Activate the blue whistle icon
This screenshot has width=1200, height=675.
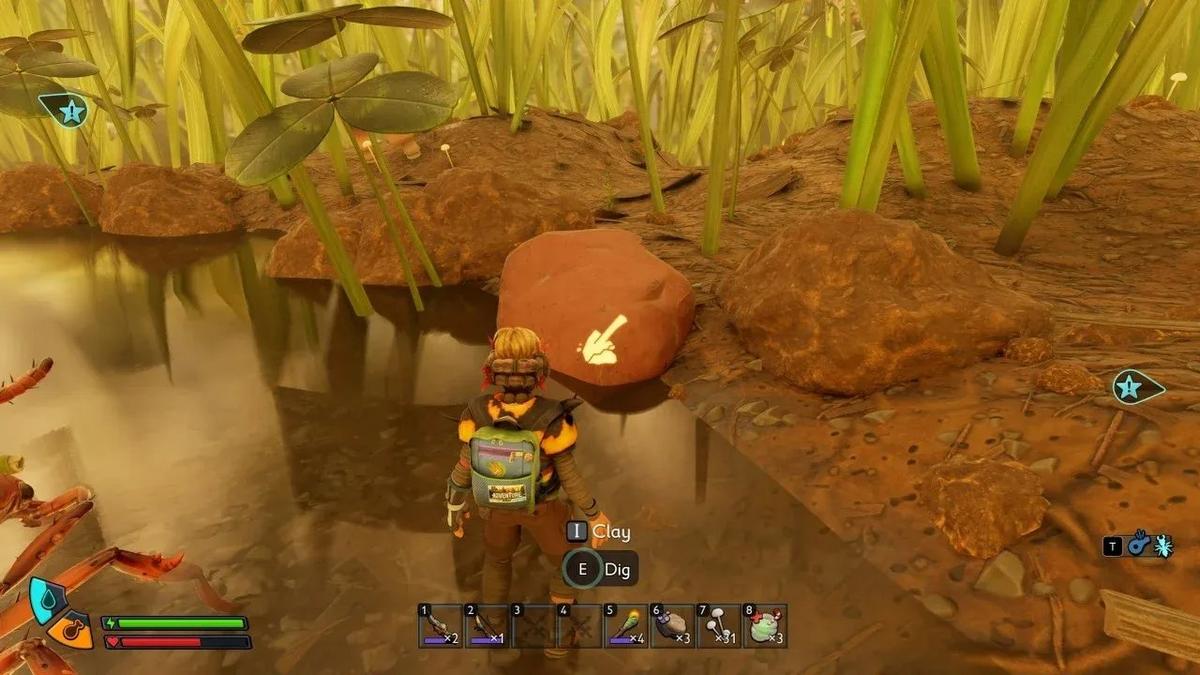point(1138,546)
